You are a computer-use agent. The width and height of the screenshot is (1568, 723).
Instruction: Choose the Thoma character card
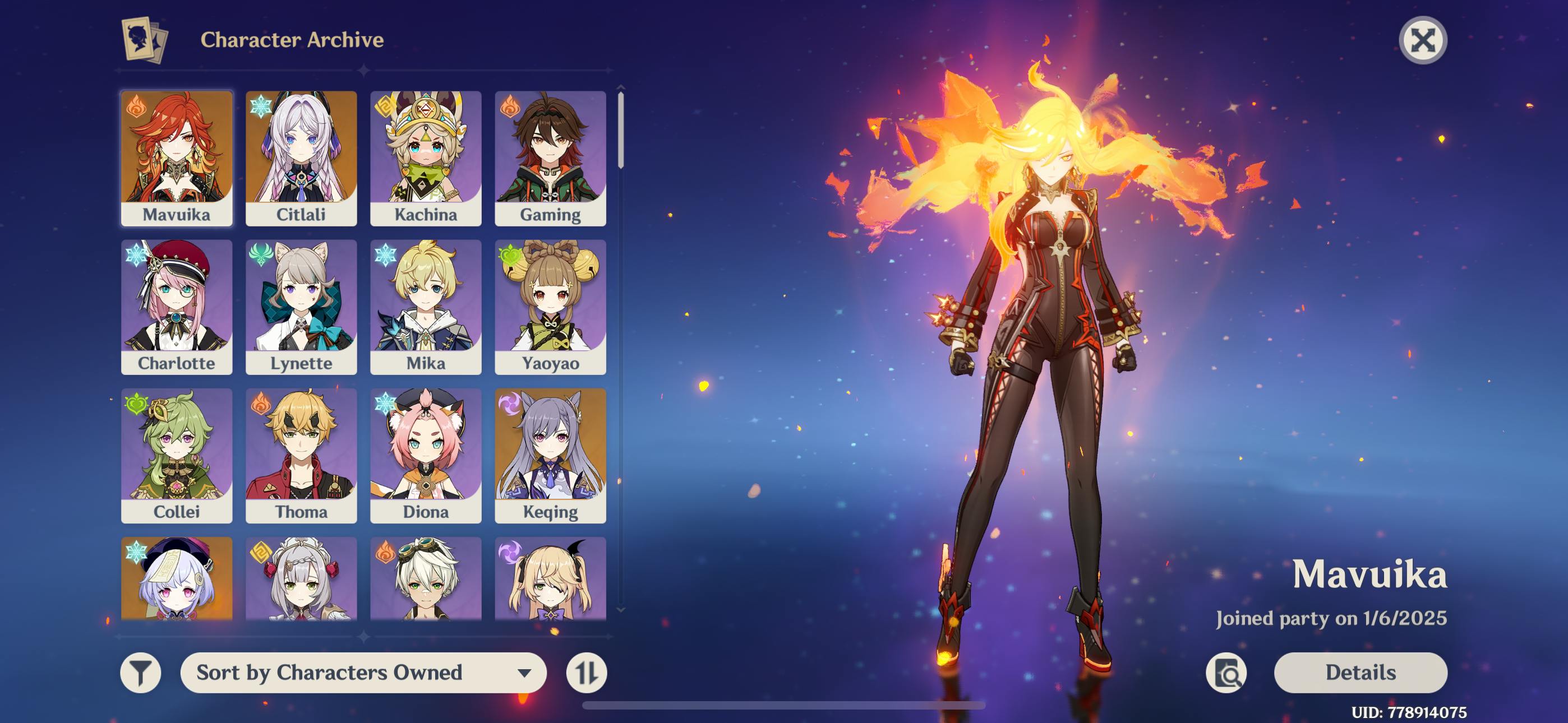301,455
